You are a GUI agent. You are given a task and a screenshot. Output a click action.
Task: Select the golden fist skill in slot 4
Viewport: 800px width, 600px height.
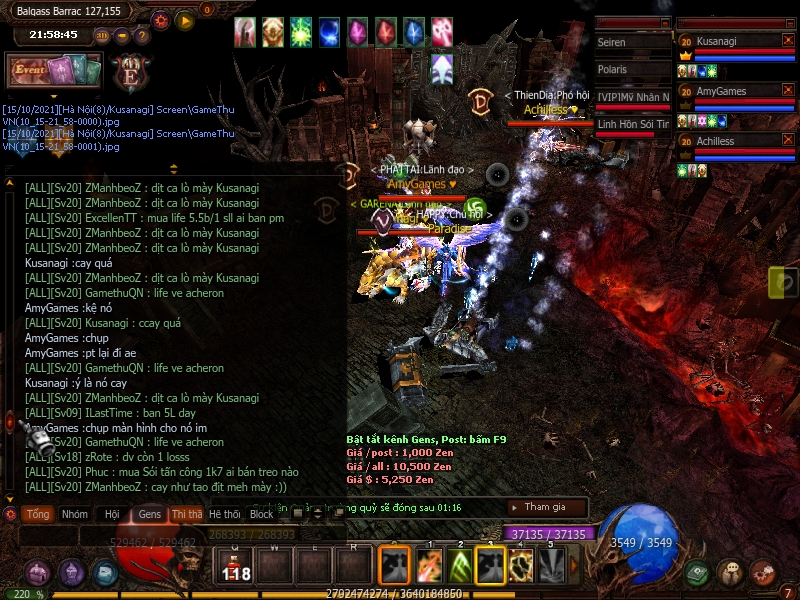click(522, 567)
